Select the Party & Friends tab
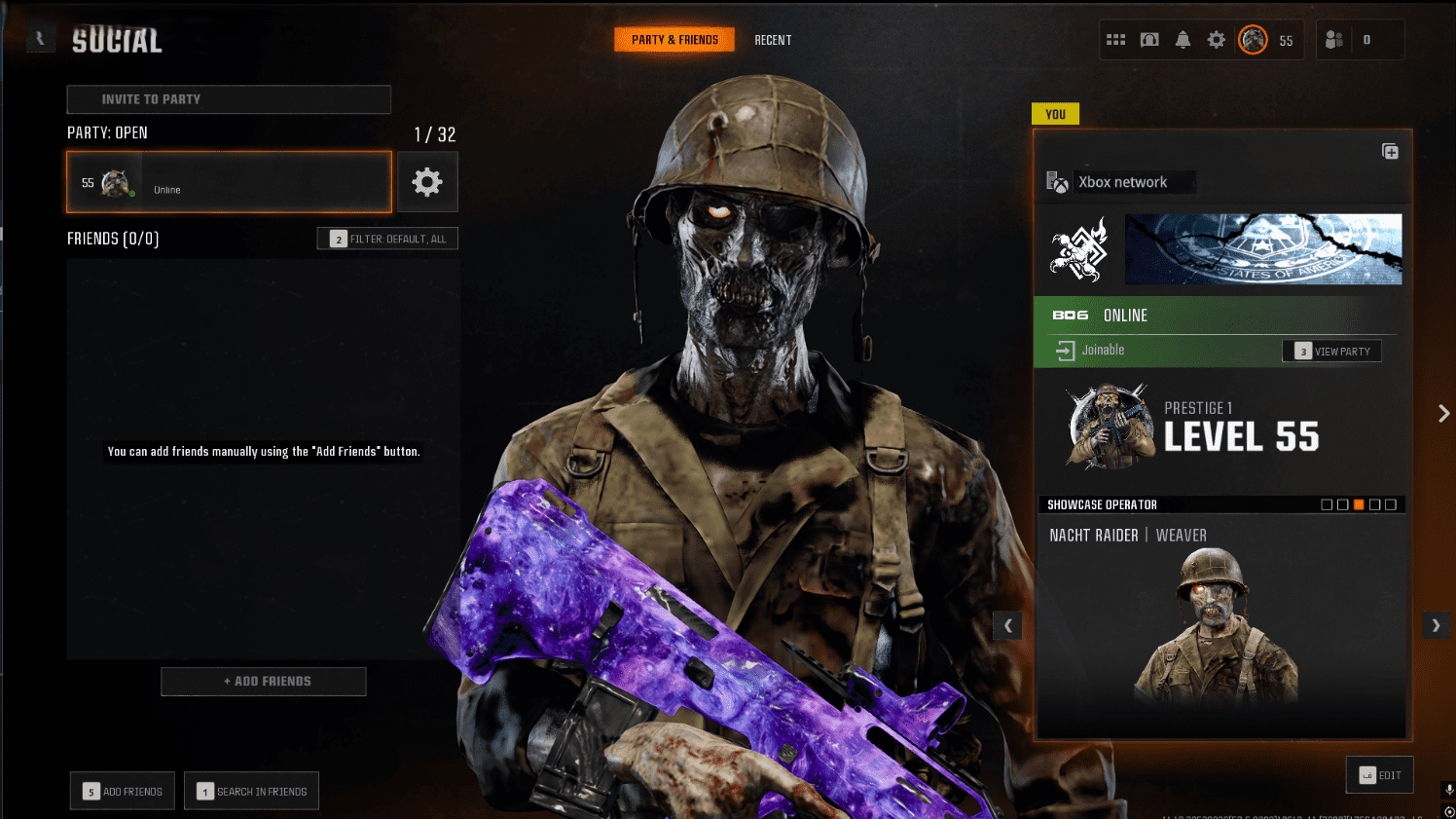The height and width of the screenshot is (819, 1456). coord(674,40)
